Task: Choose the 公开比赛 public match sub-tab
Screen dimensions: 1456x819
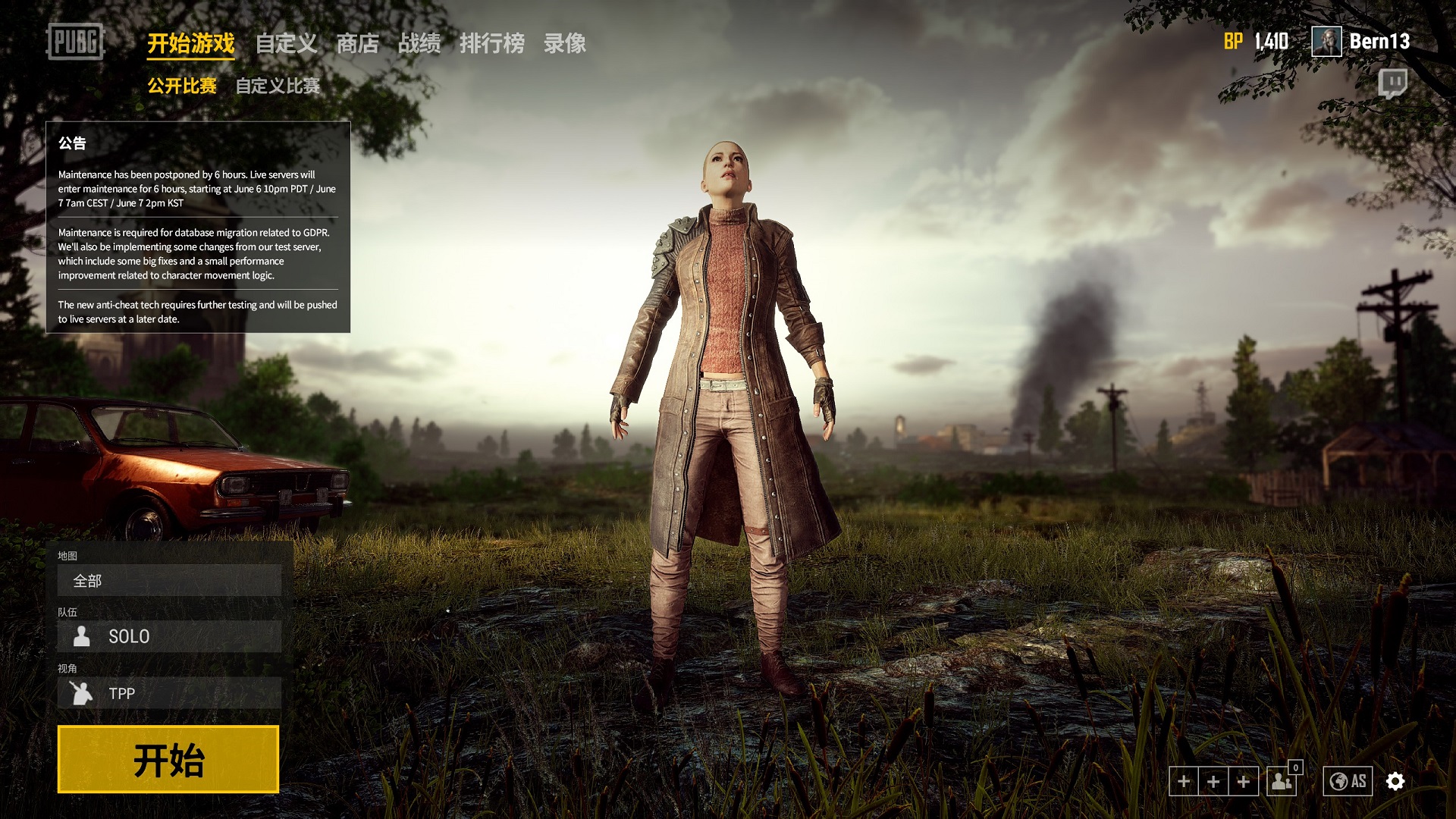Action: click(x=182, y=86)
